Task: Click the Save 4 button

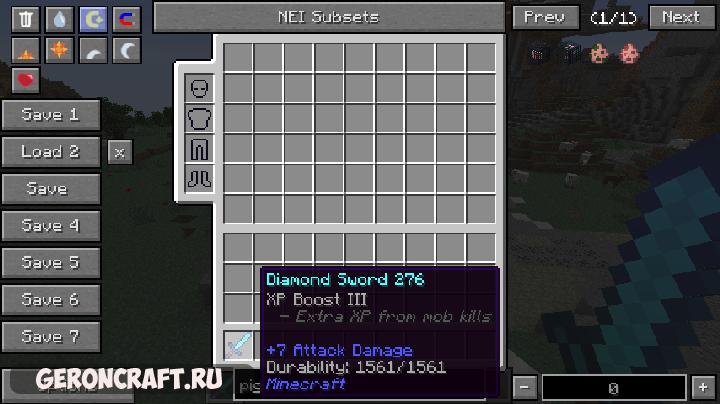Action: click(50, 226)
